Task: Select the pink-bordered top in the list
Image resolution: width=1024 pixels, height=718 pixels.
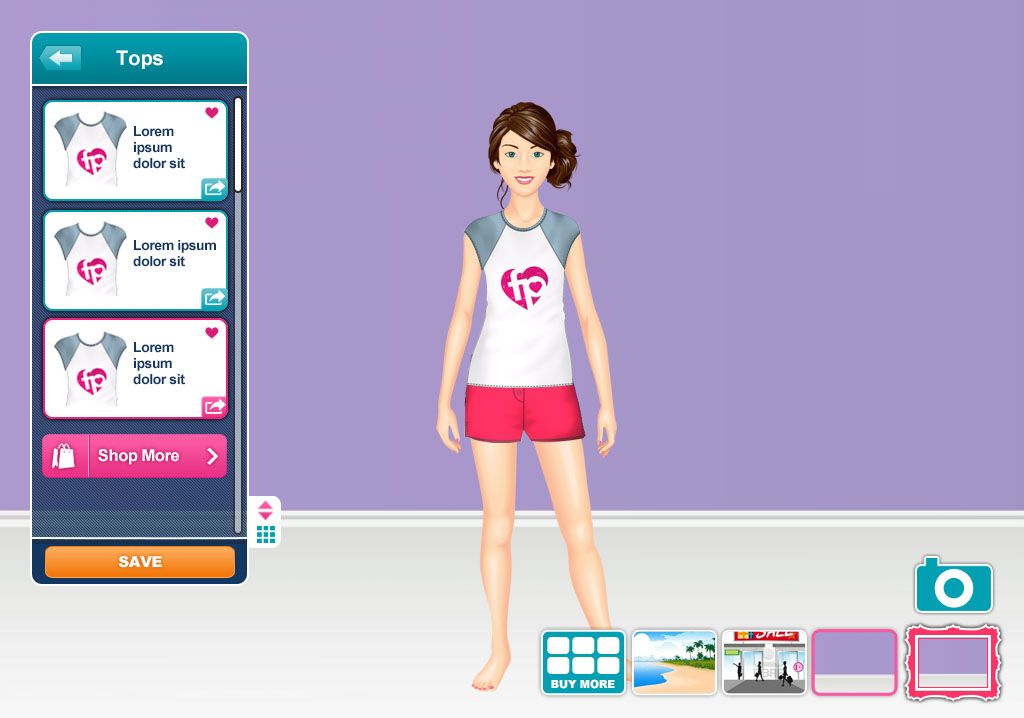Action: point(135,368)
